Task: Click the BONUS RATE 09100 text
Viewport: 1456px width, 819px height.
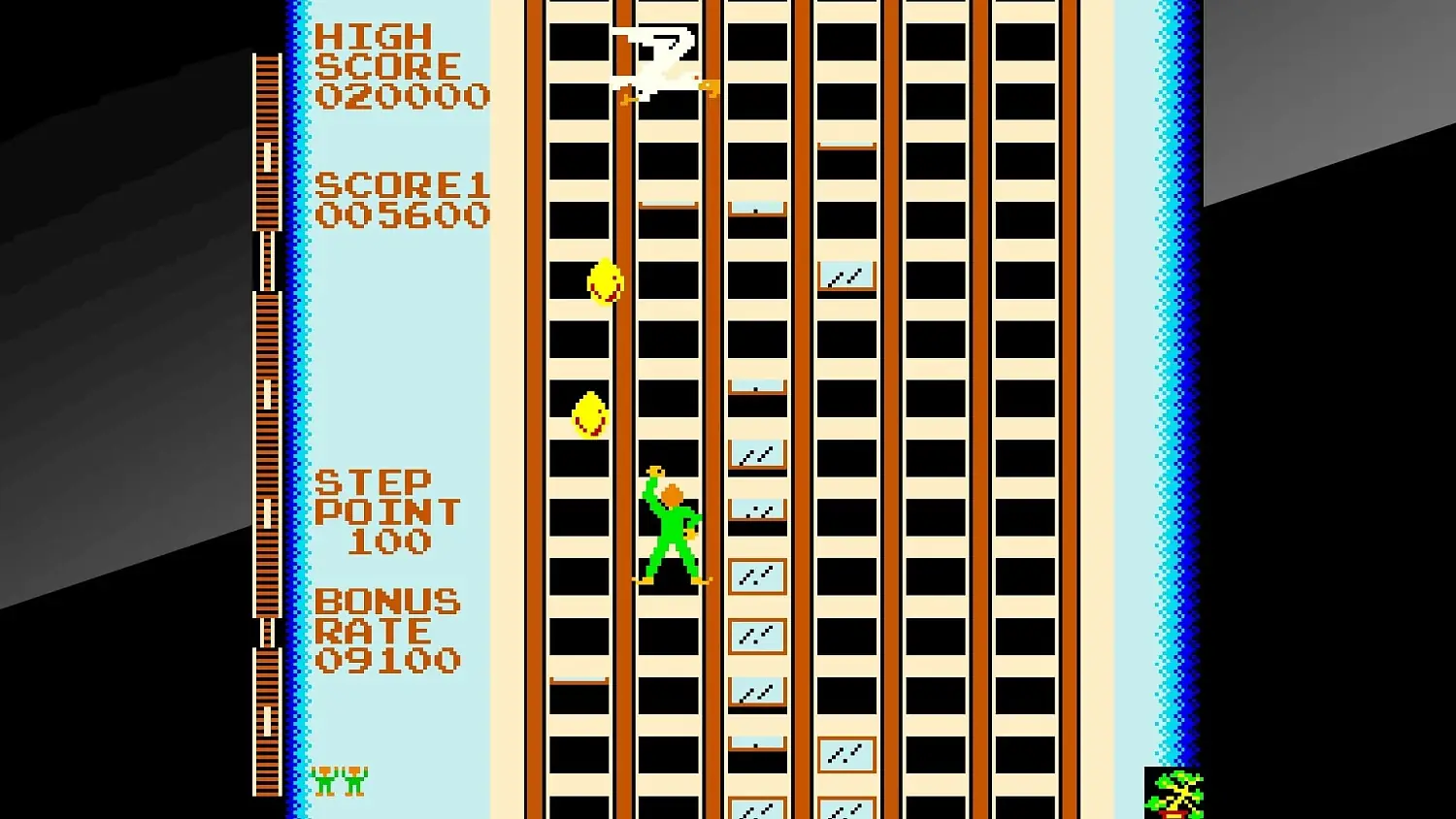Action: click(388, 631)
